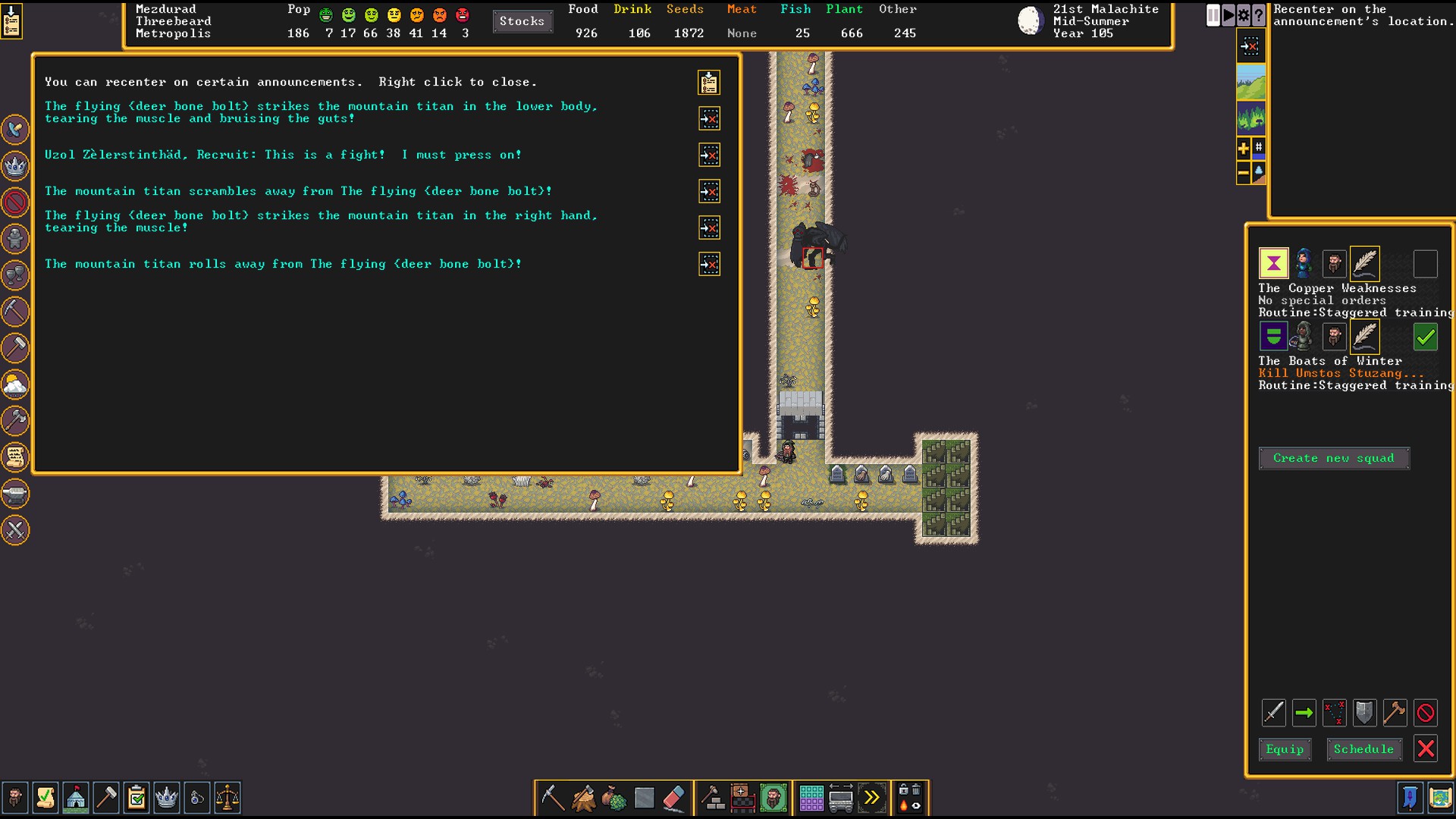Open the settings gear menu
The width and height of the screenshot is (1456, 819).
point(1244,15)
